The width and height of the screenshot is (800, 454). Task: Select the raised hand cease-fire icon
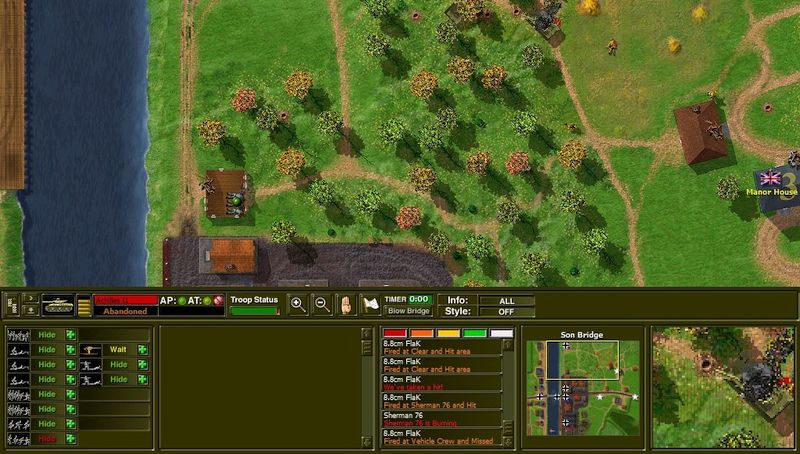347,305
